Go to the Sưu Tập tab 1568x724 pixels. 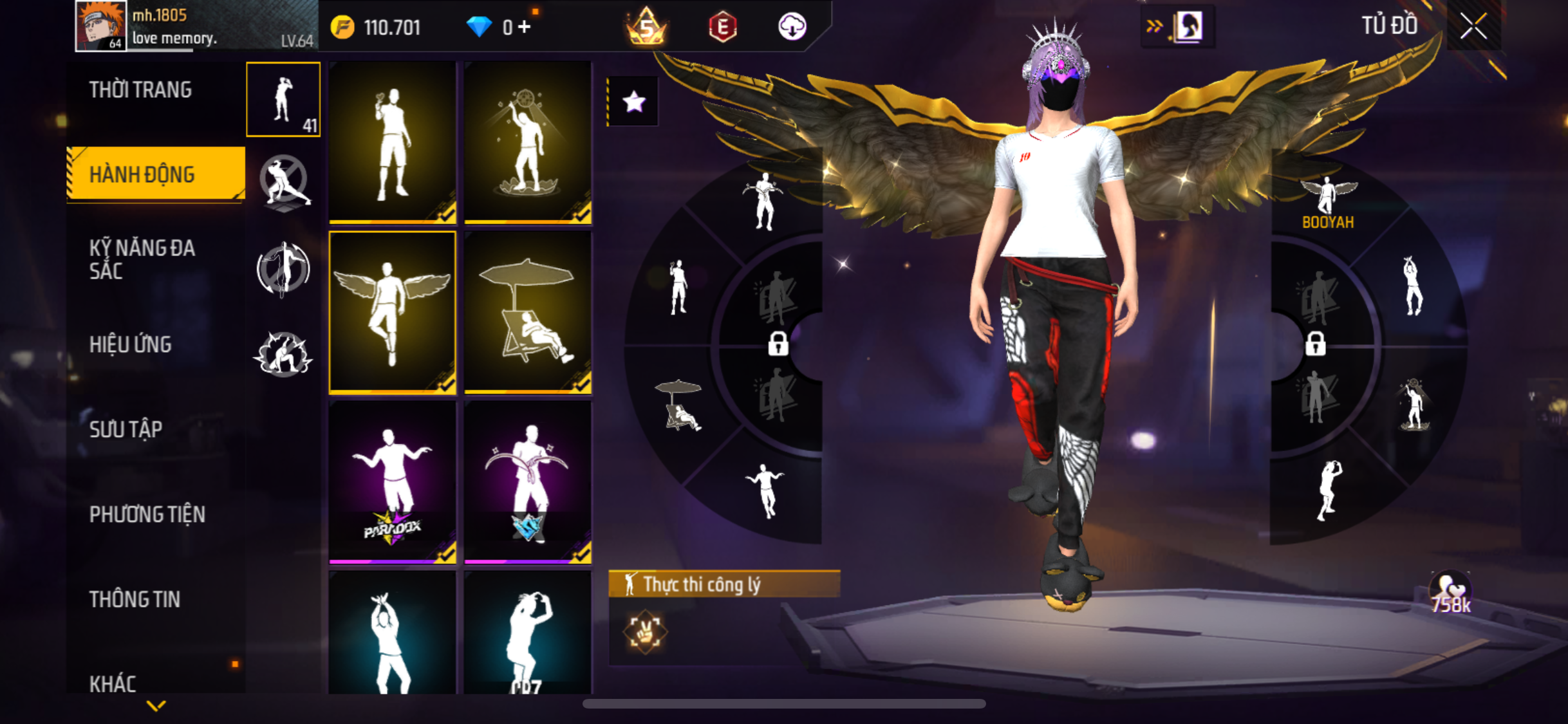coord(126,429)
